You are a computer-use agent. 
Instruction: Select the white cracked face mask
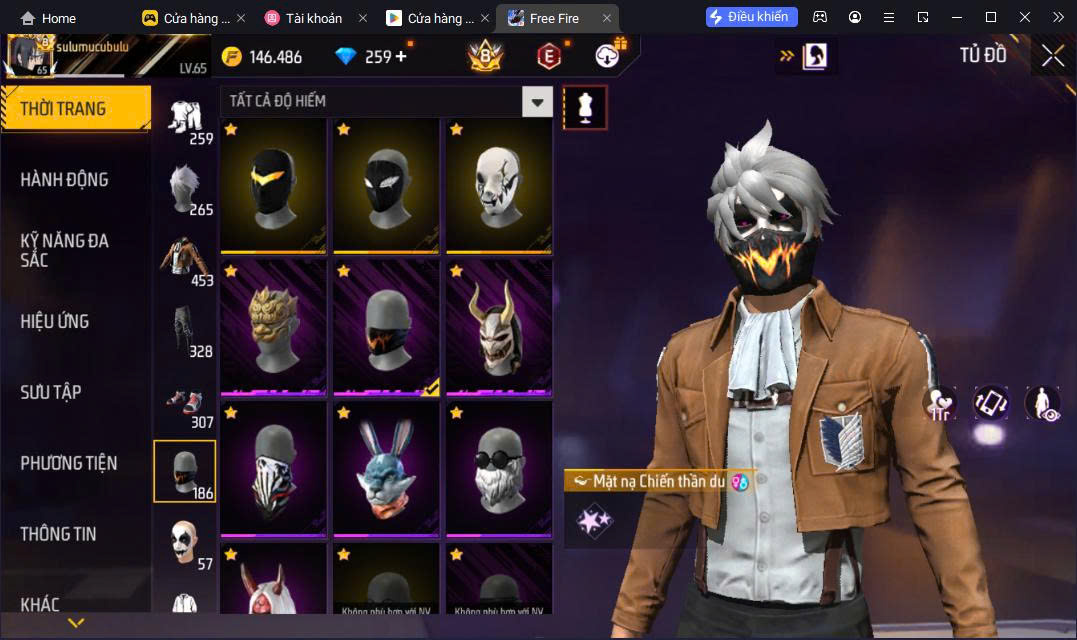point(499,185)
